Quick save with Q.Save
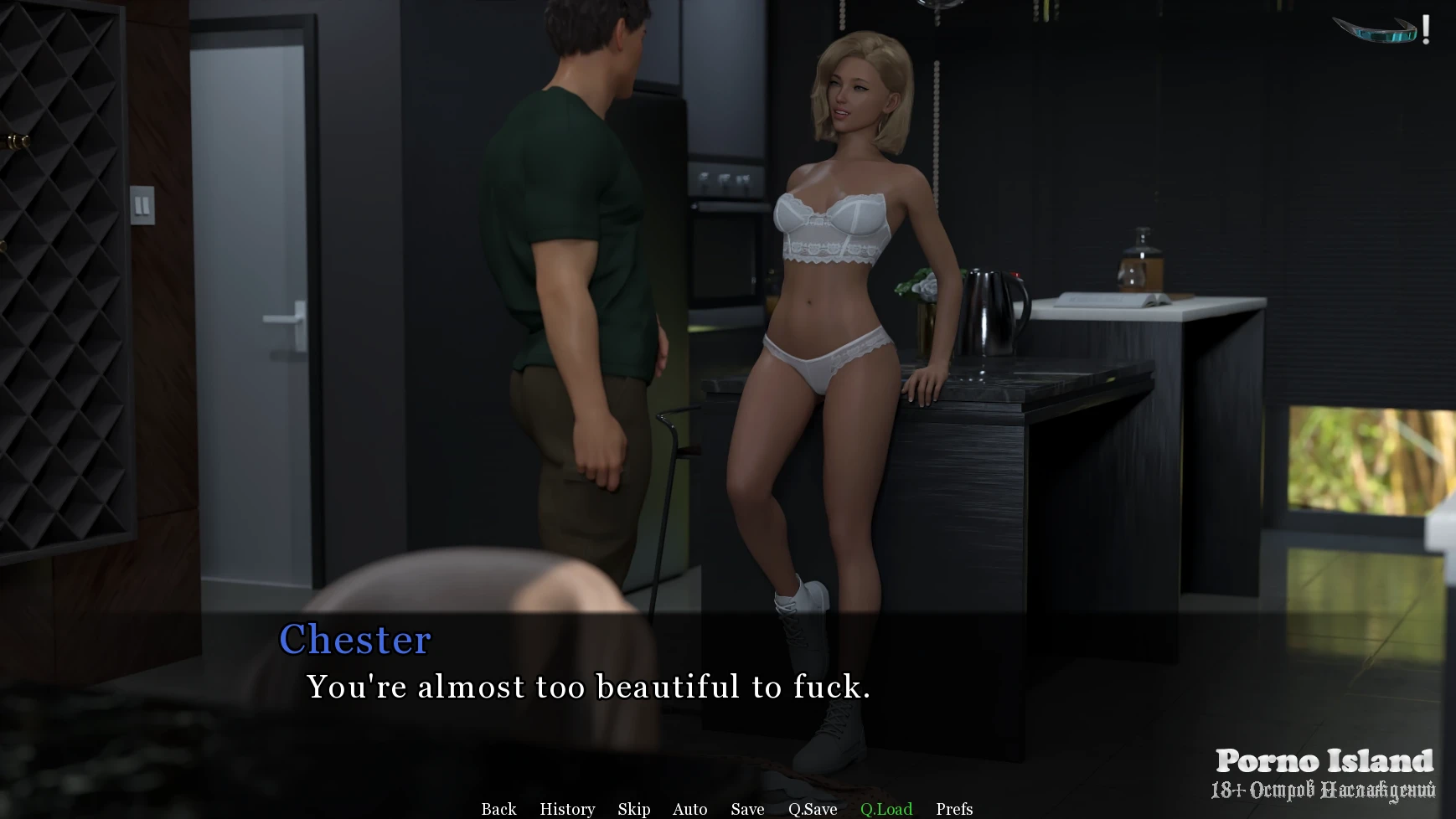Viewport: 1456px width, 819px height. pos(813,809)
